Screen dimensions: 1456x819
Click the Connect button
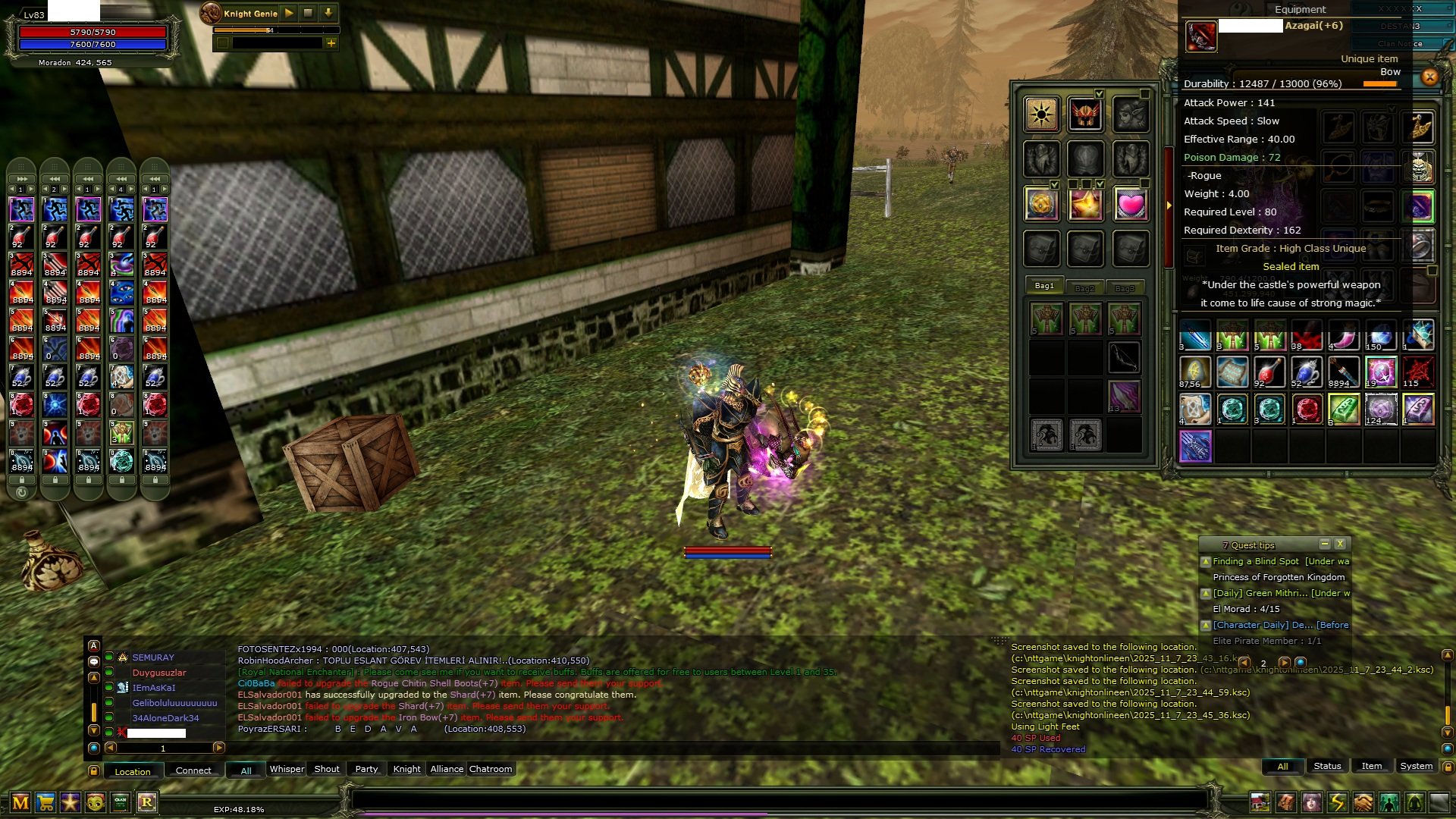(193, 770)
